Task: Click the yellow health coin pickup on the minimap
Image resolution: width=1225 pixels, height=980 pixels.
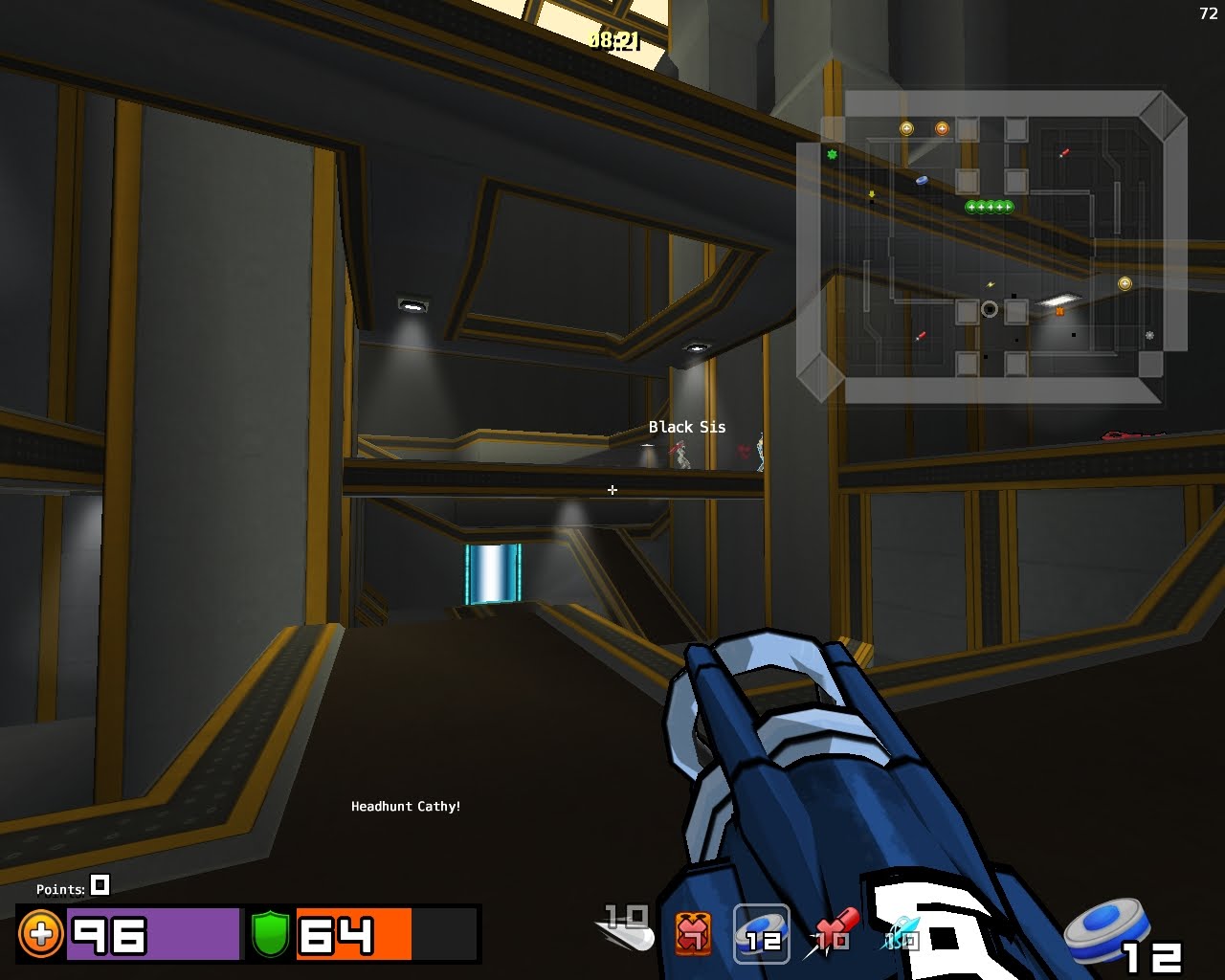Action: (x=906, y=128)
